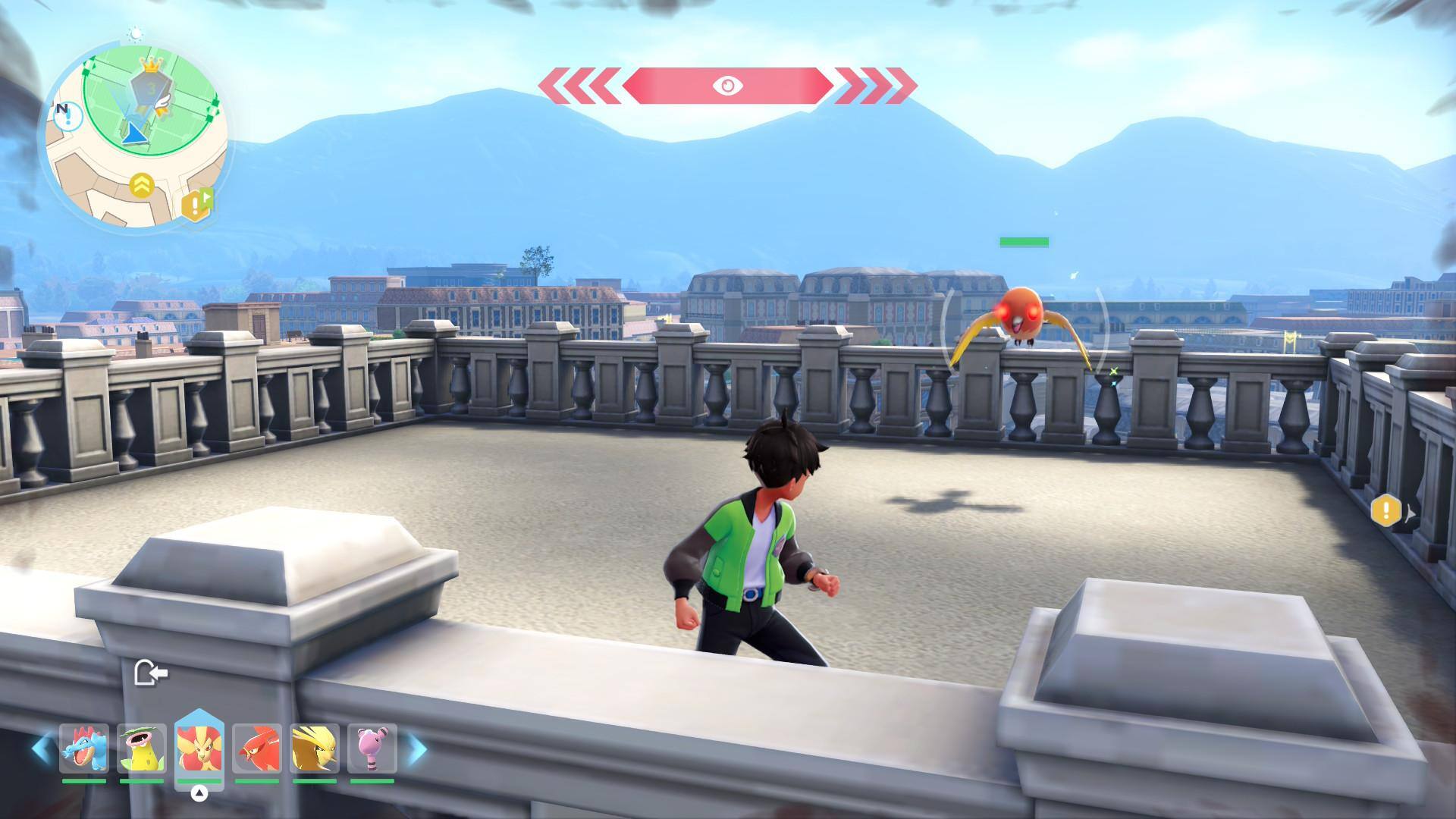The height and width of the screenshot is (819, 1456).
Task: Click the recall arrow icon above the party bar
Action: pyautogui.click(x=150, y=673)
